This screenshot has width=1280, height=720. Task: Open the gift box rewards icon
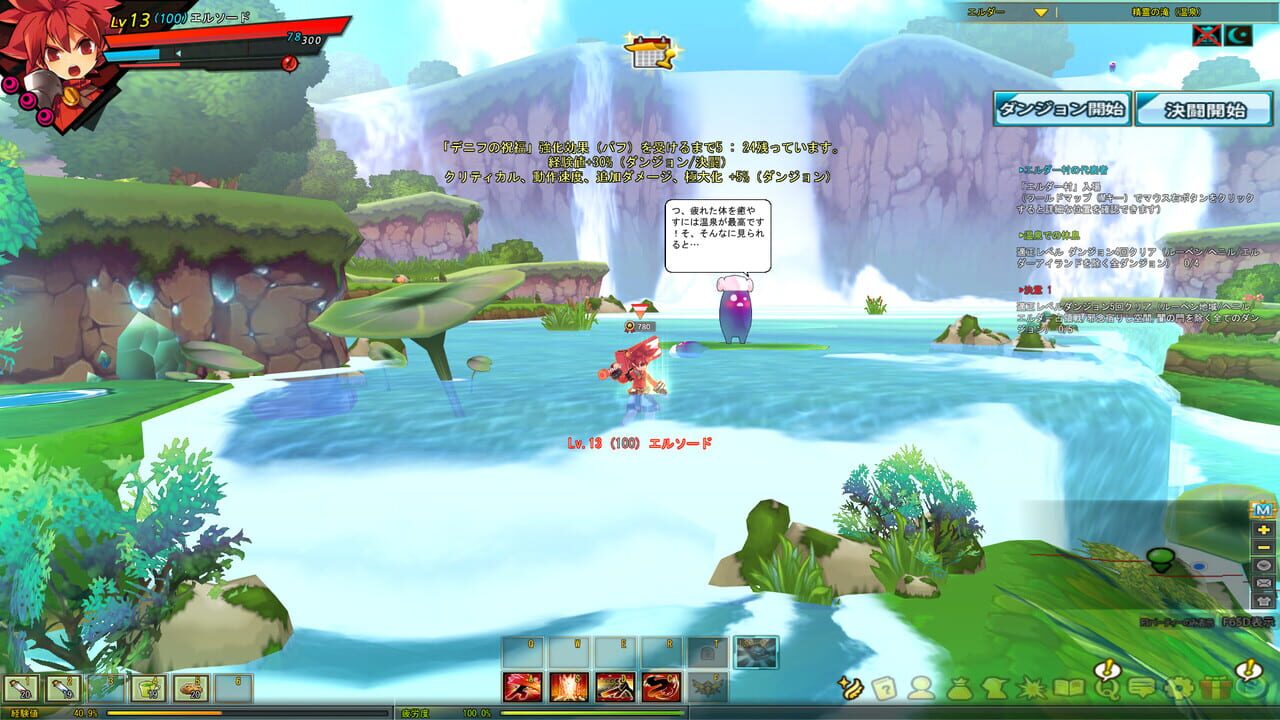1214,688
